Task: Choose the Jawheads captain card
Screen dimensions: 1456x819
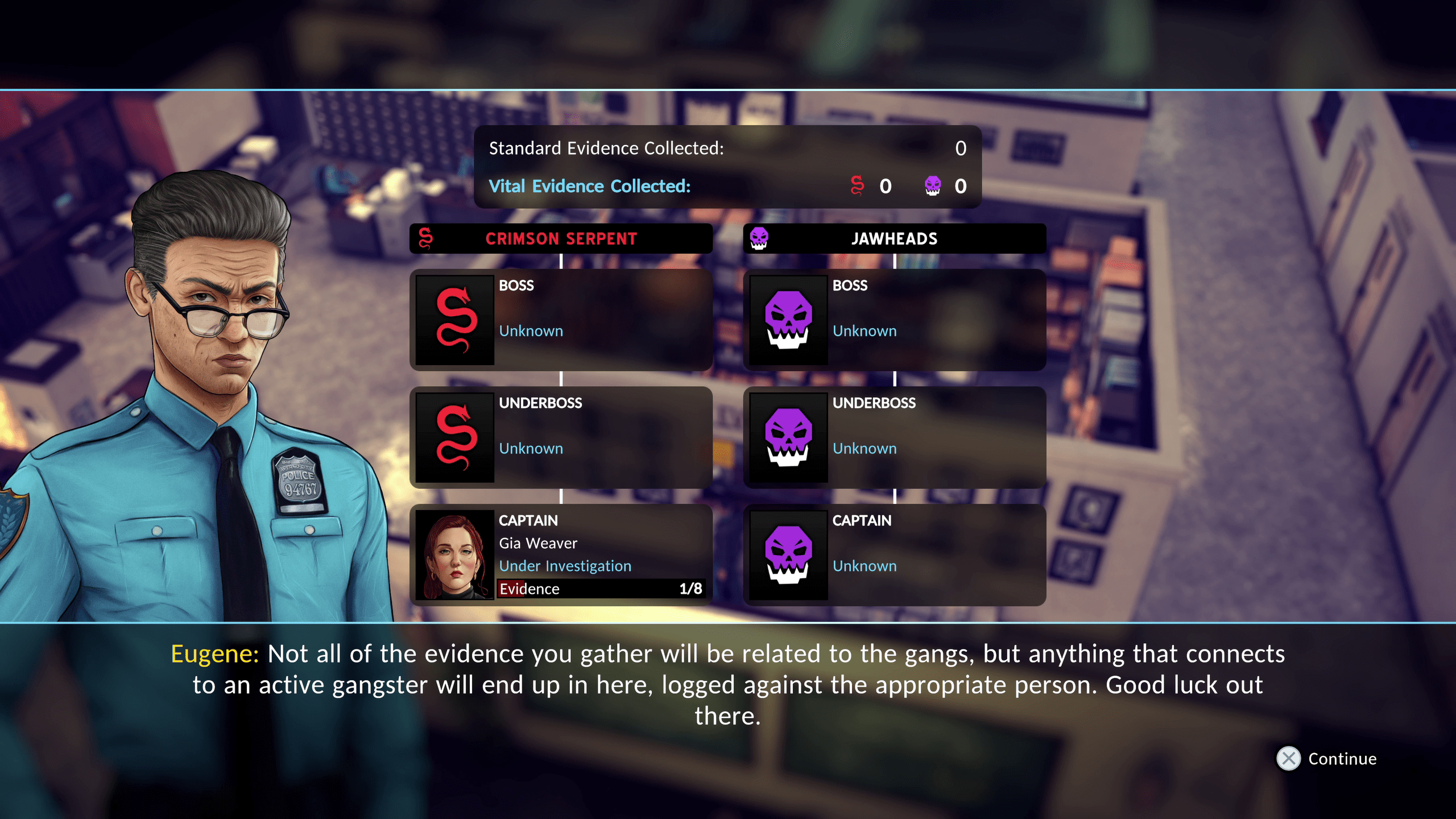Action: click(894, 555)
